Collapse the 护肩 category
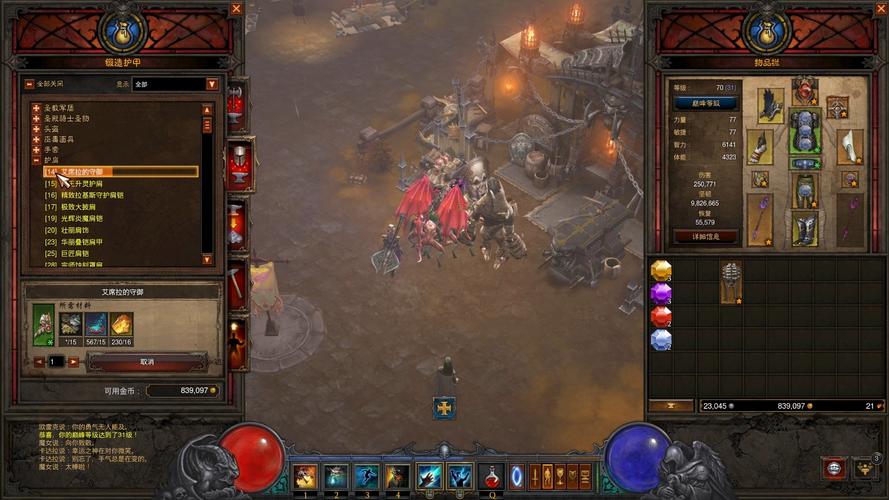Viewport: 889px width, 500px height. point(36,160)
